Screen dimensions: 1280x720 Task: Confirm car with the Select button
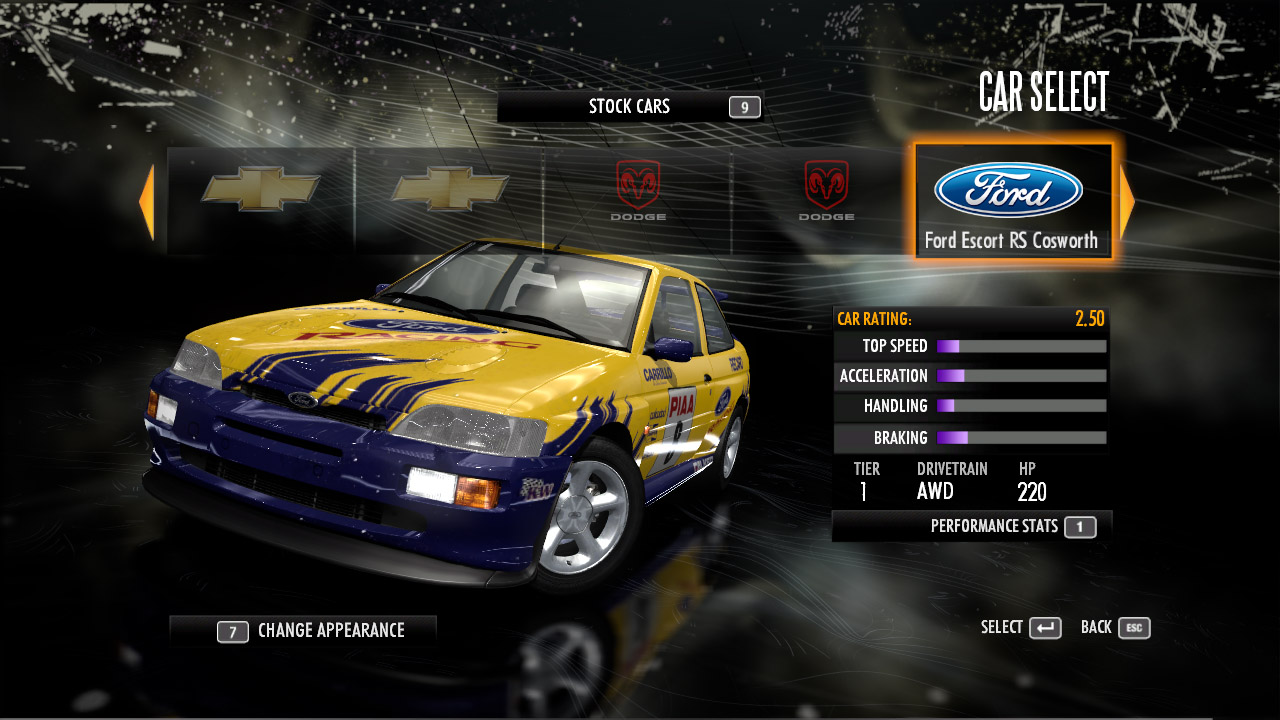(1021, 628)
